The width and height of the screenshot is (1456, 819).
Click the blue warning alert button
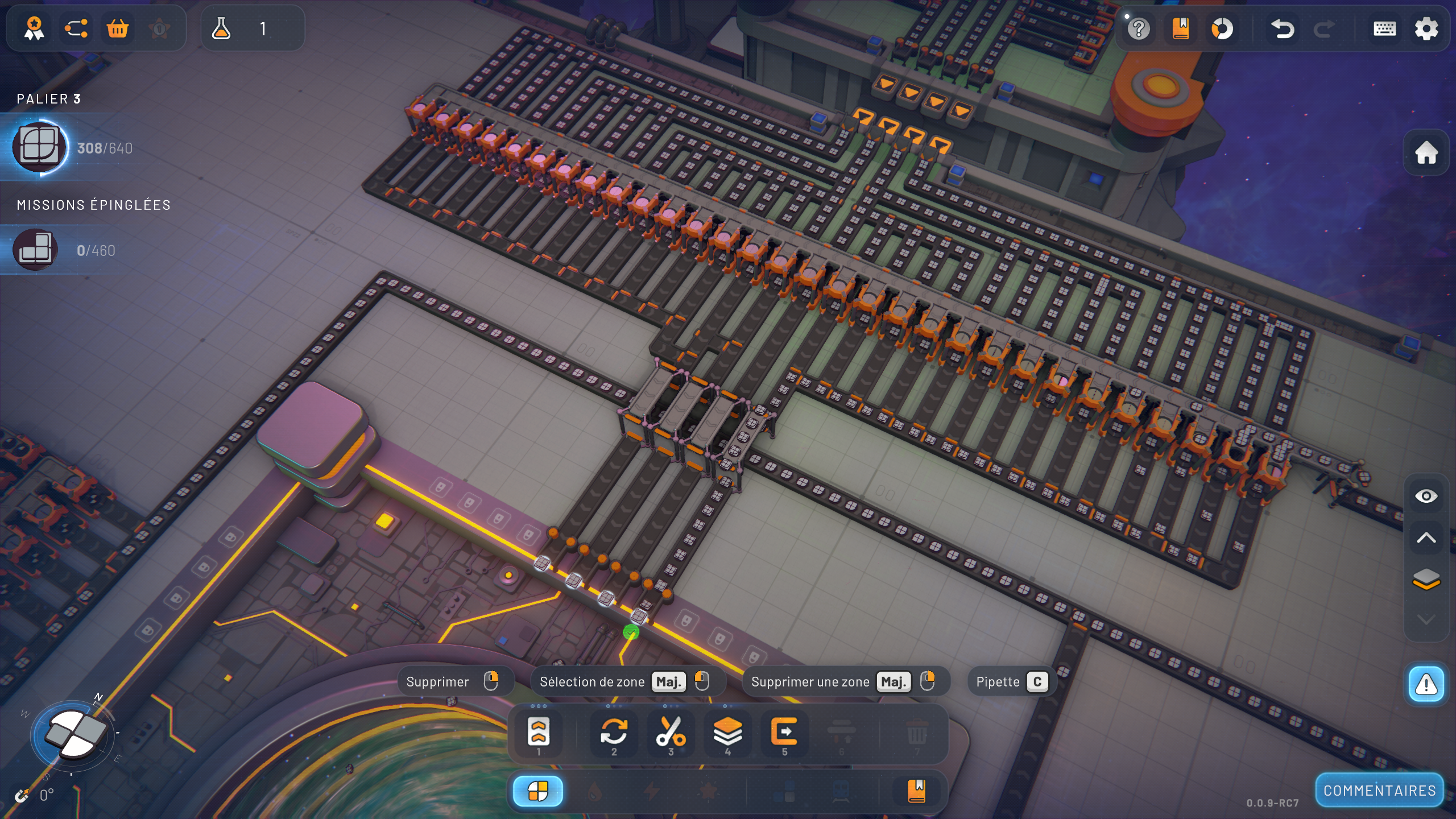[x=1426, y=684]
